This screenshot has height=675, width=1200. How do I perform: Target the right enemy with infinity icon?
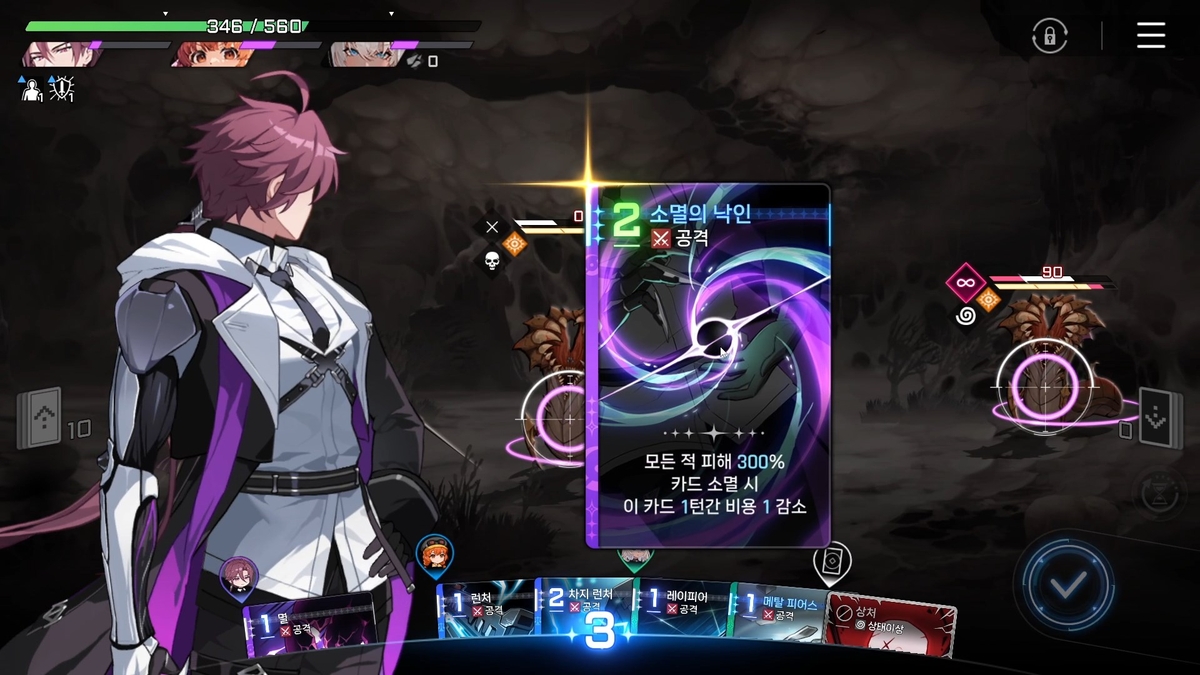(1045, 380)
